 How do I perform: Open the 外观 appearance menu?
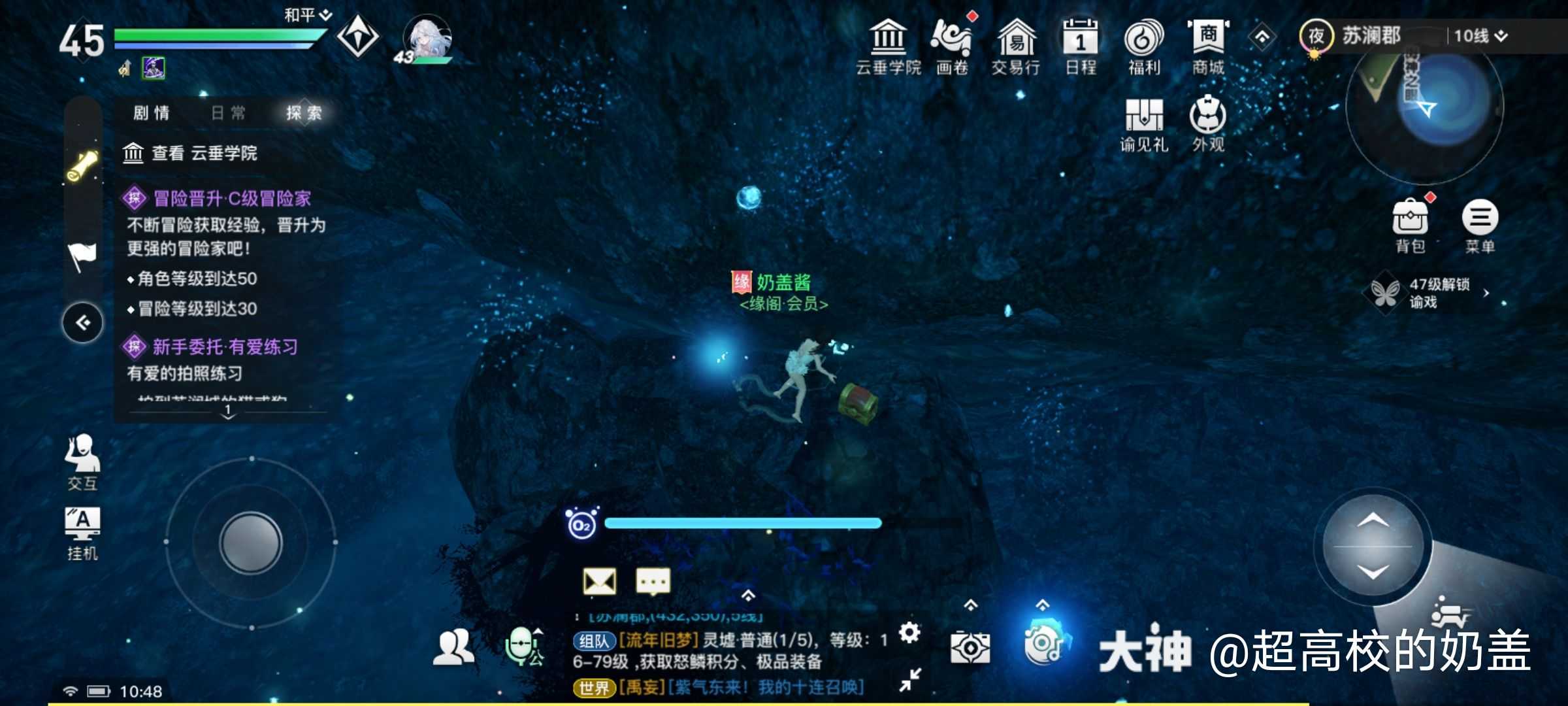tap(1208, 124)
